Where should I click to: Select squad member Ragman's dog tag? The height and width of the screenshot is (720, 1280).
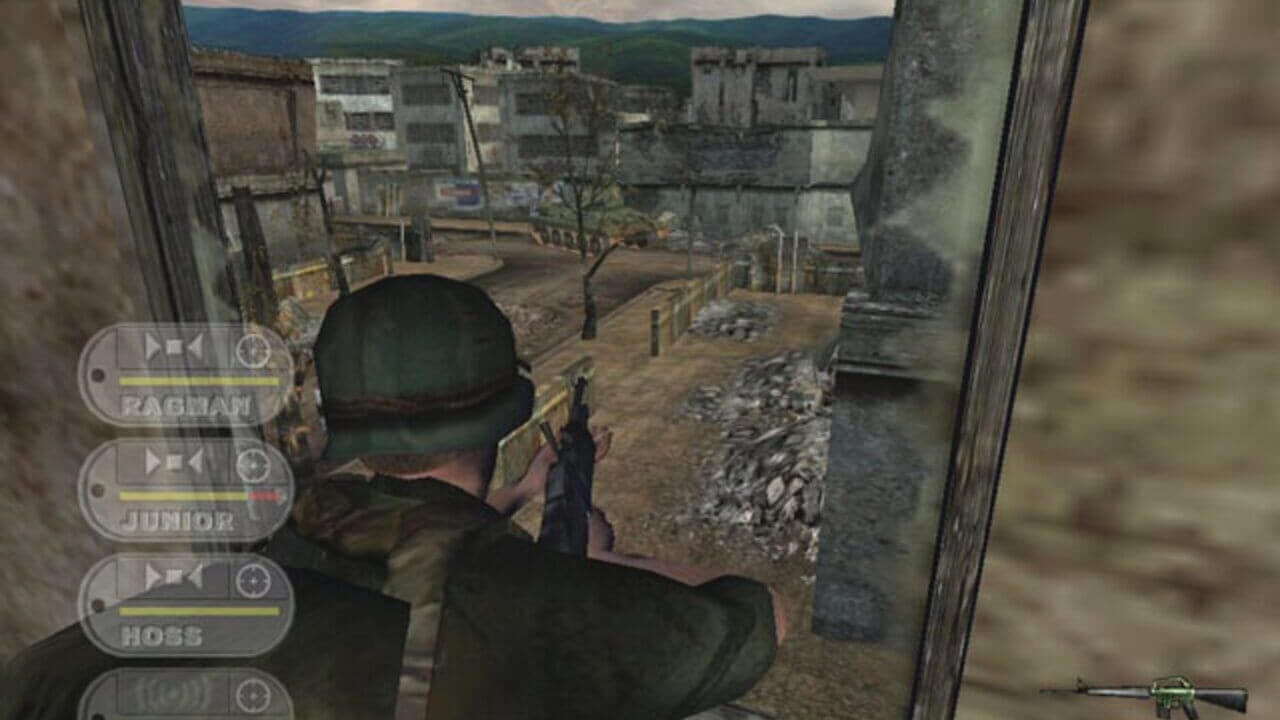tap(186, 375)
